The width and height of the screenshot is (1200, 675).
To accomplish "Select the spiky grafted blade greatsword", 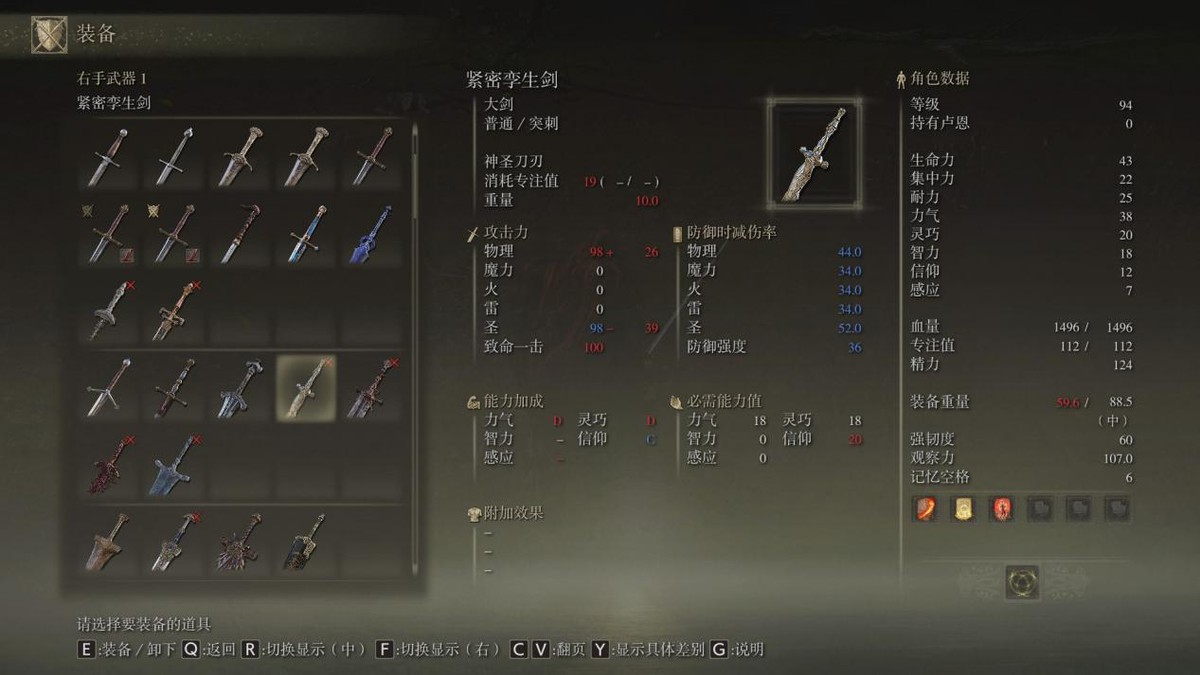I will 240,542.
